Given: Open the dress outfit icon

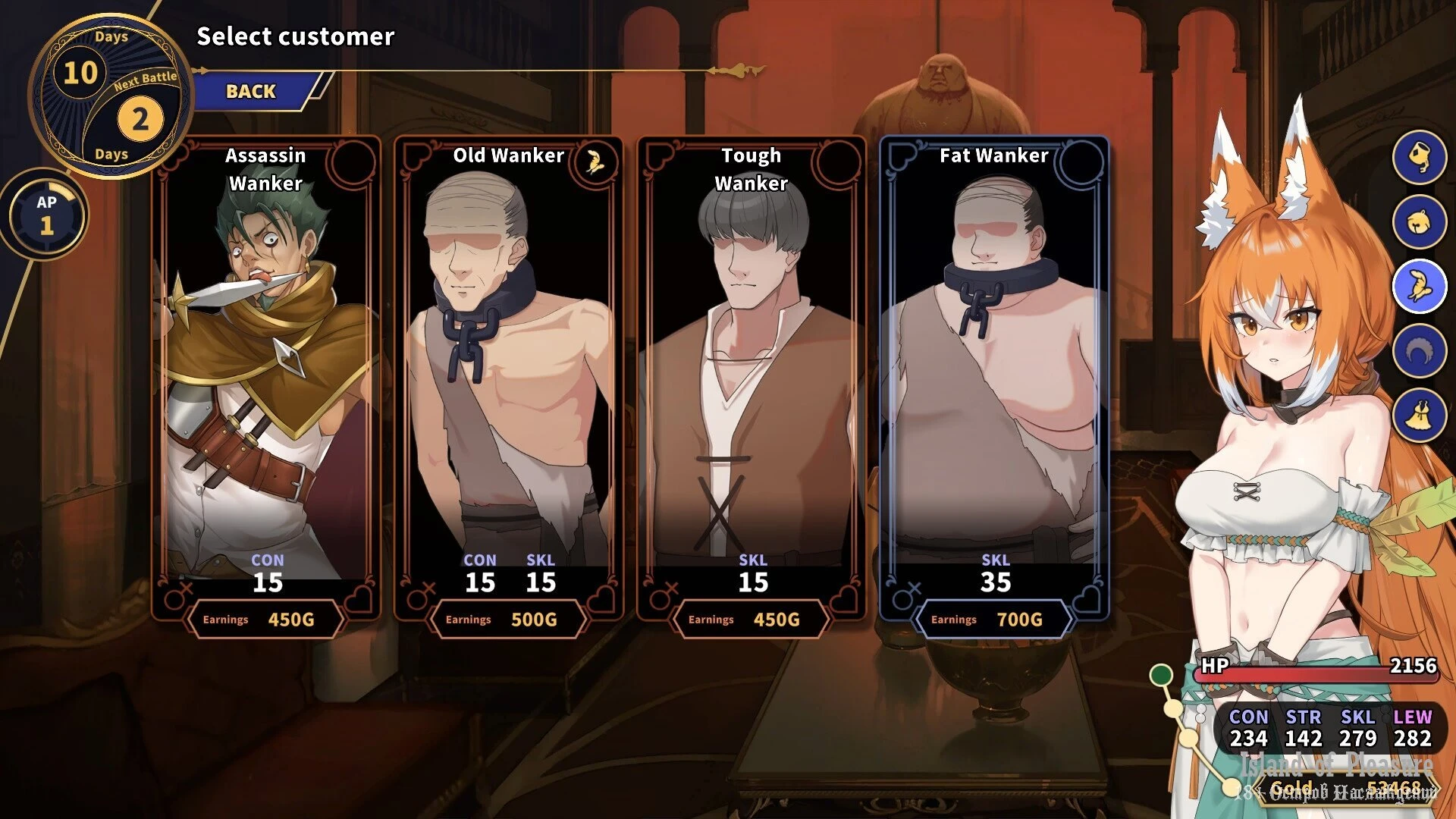Looking at the screenshot, I should tap(1419, 415).
